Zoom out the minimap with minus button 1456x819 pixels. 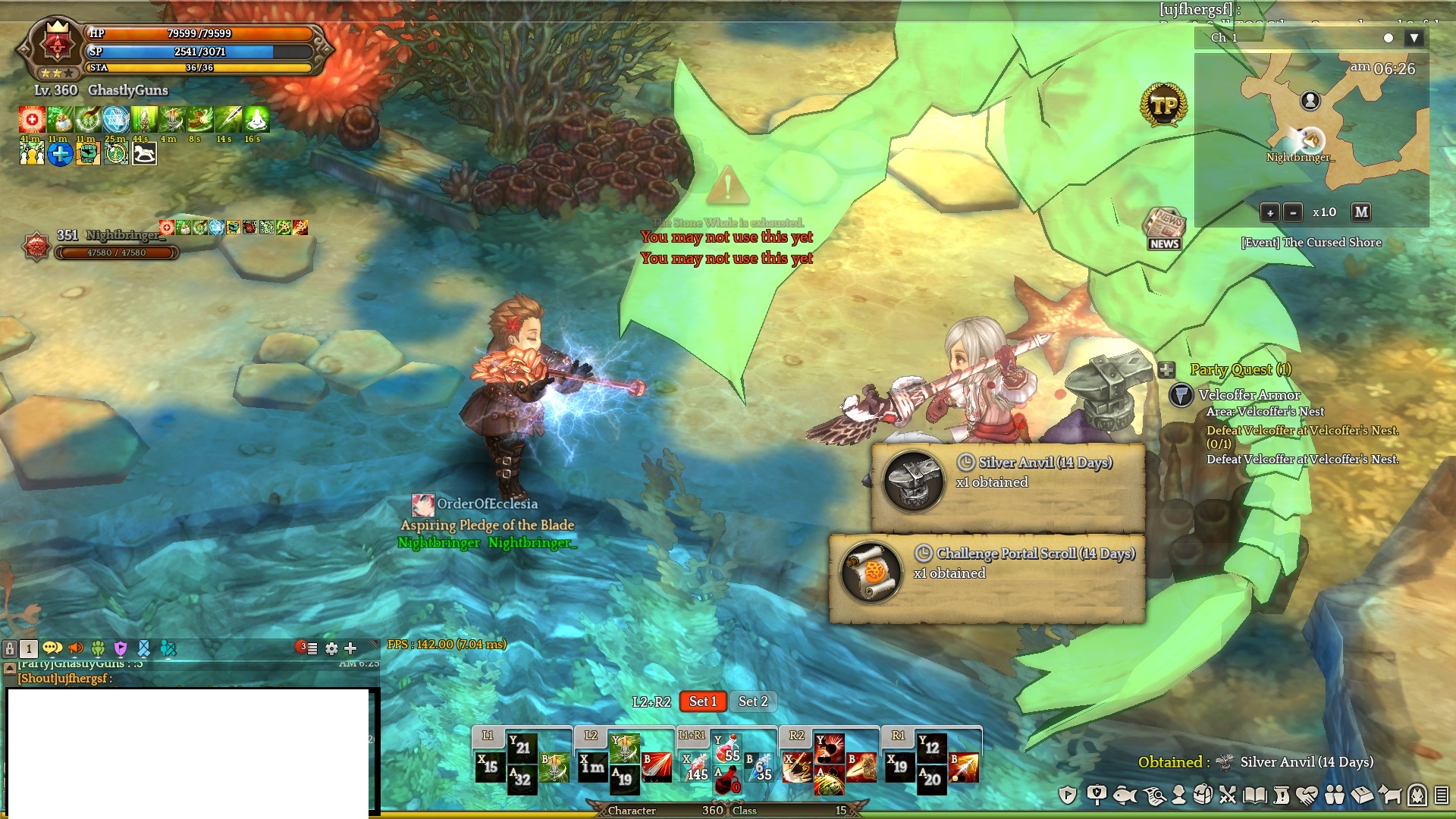(1293, 212)
